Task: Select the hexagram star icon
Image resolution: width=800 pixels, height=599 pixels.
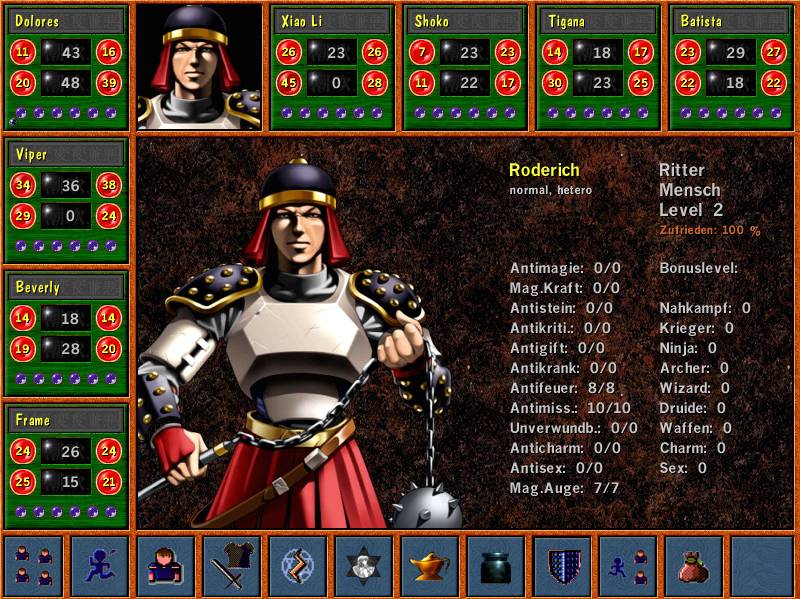Action: coord(364,565)
